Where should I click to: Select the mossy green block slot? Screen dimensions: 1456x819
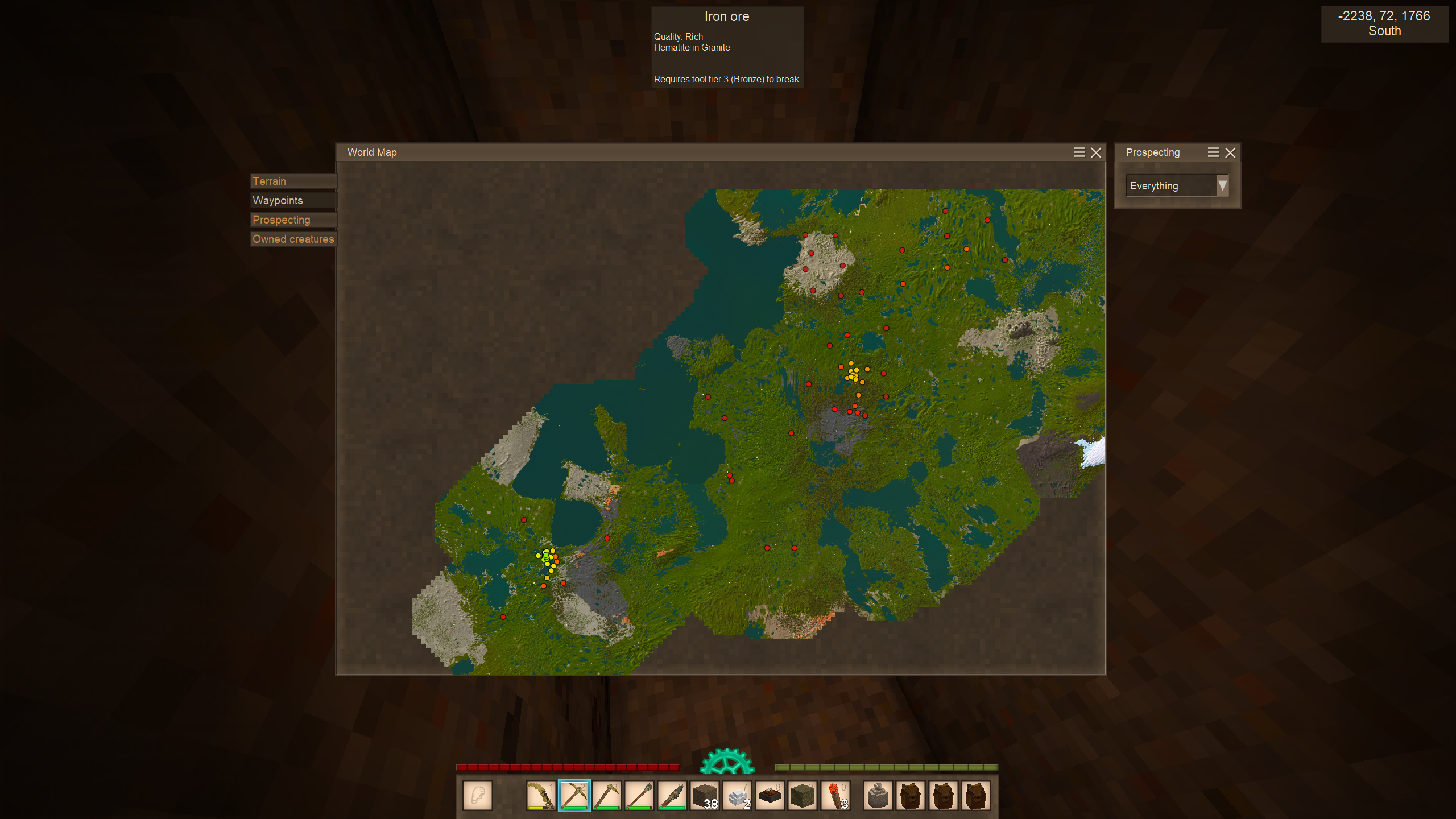point(803,796)
